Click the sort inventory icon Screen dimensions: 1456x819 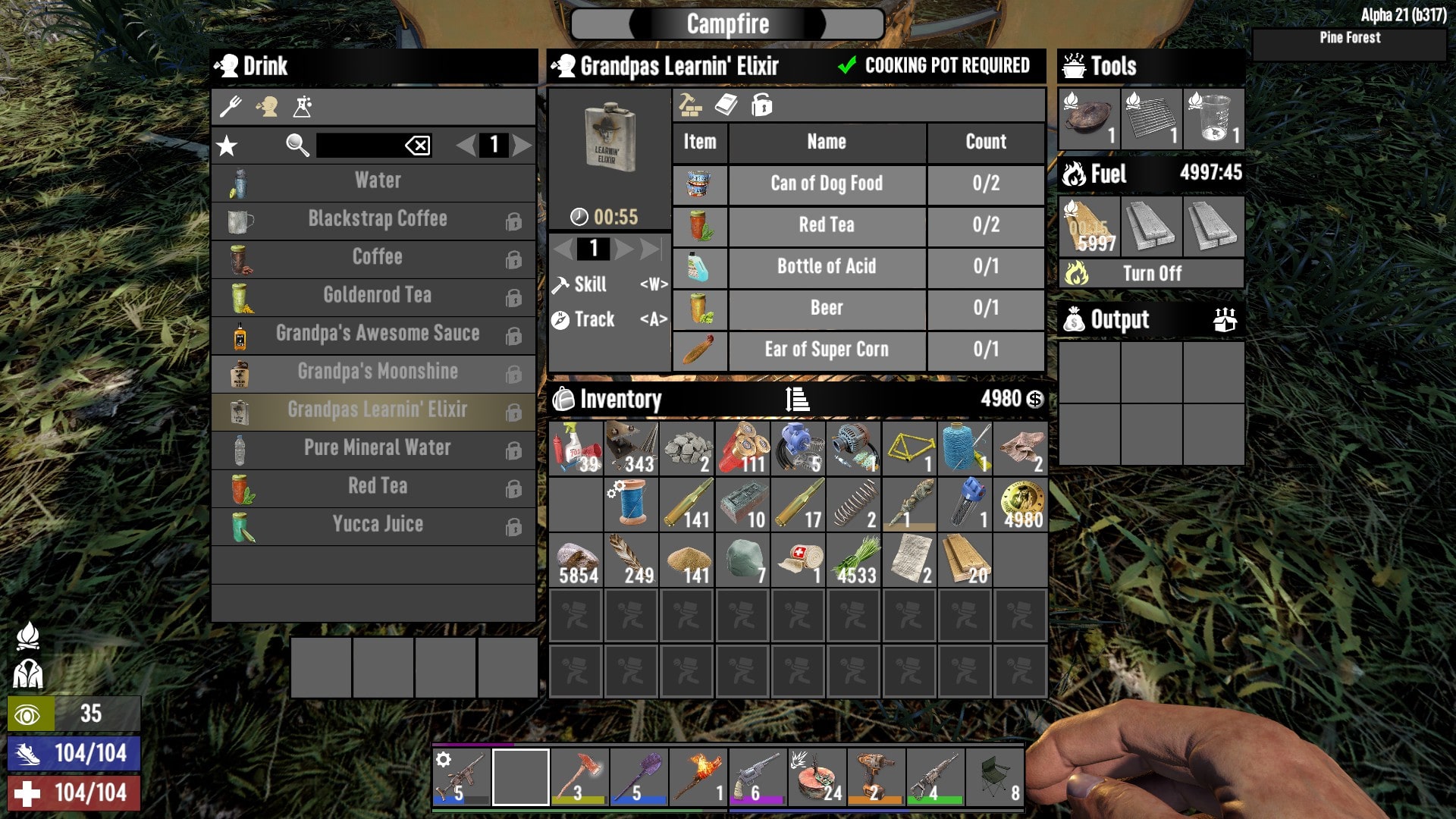[x=795, y=399]
